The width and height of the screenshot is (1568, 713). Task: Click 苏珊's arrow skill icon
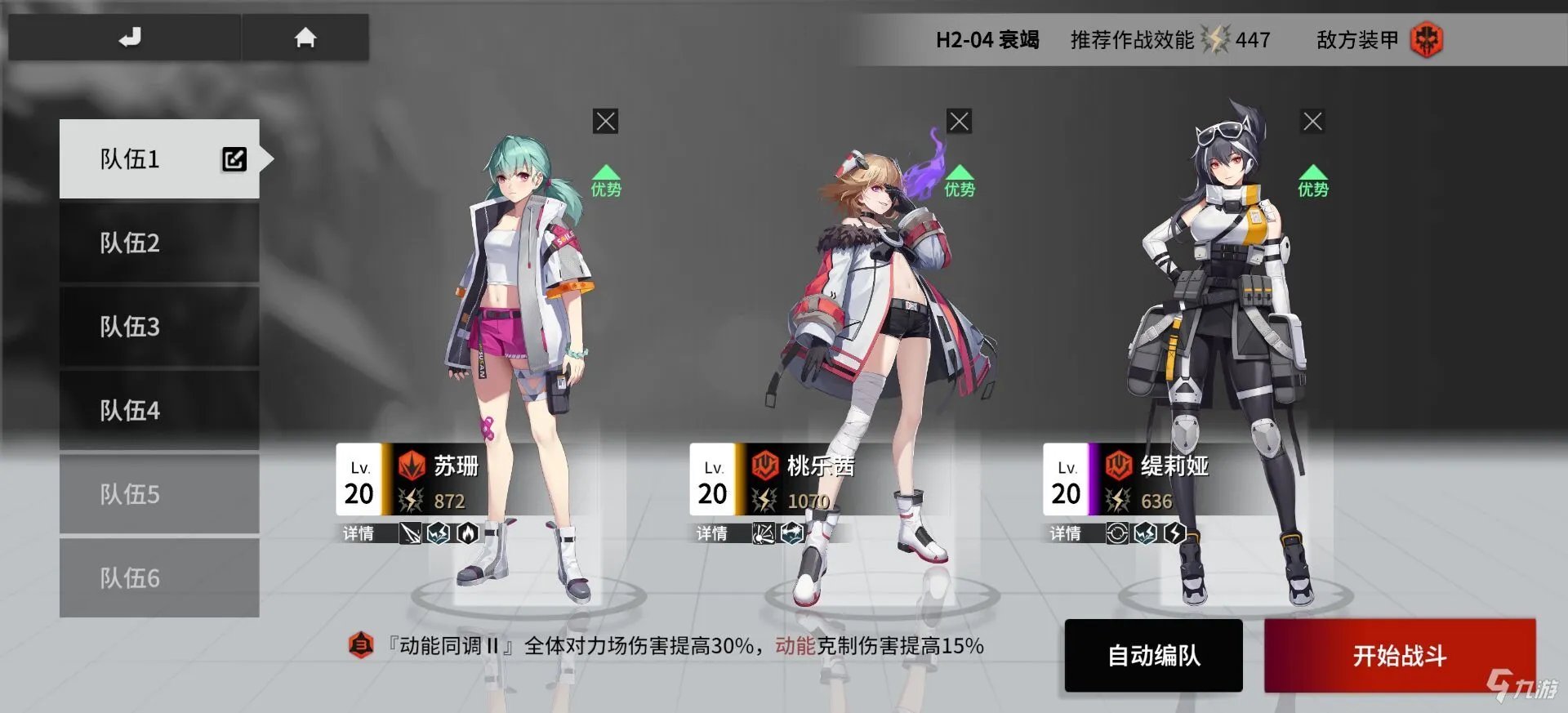coord(411,535)
